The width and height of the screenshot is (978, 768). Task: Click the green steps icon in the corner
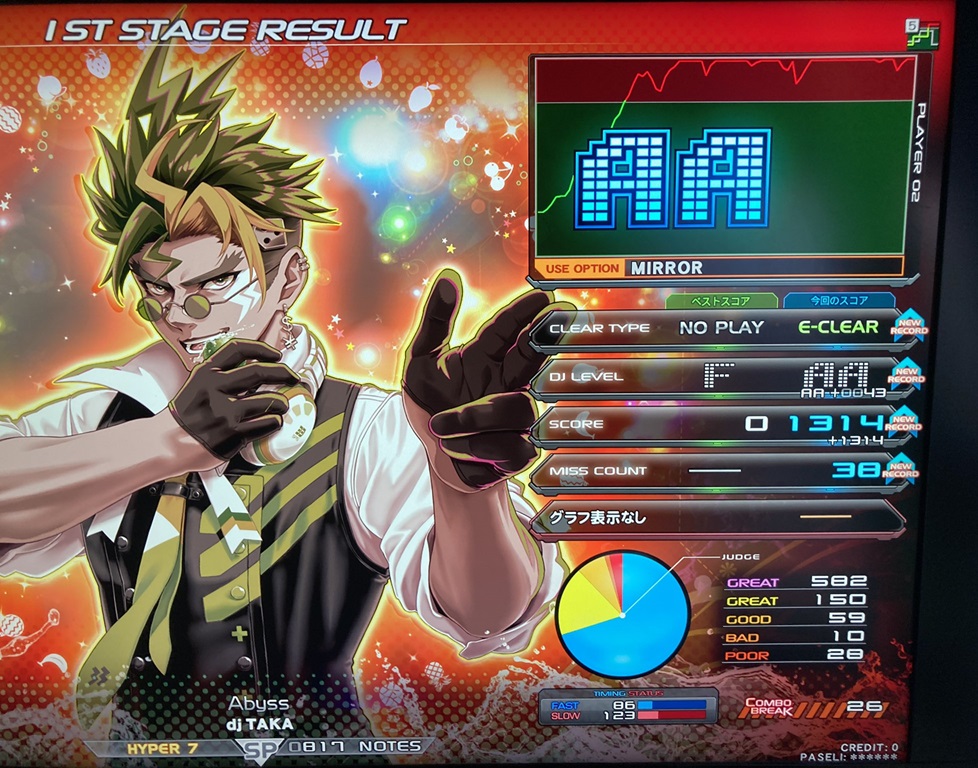[922, 34]
